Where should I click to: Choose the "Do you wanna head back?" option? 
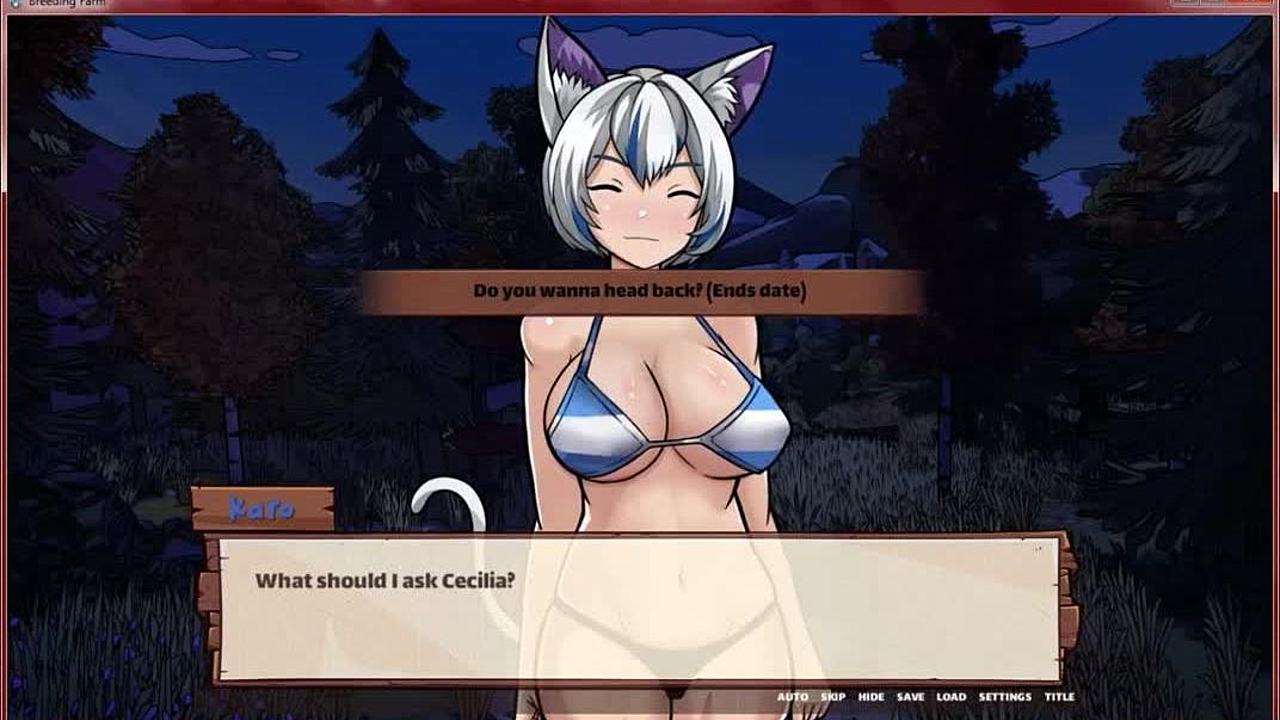click(640, 292)
